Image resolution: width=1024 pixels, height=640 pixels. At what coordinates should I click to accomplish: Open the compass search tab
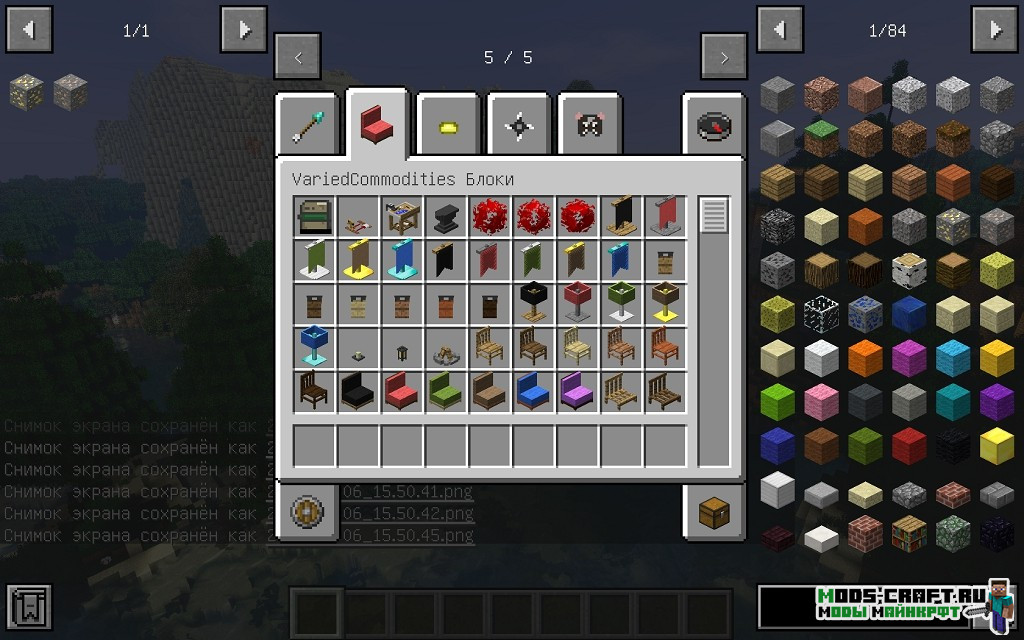pyautogui.click(x=714, y=125)
